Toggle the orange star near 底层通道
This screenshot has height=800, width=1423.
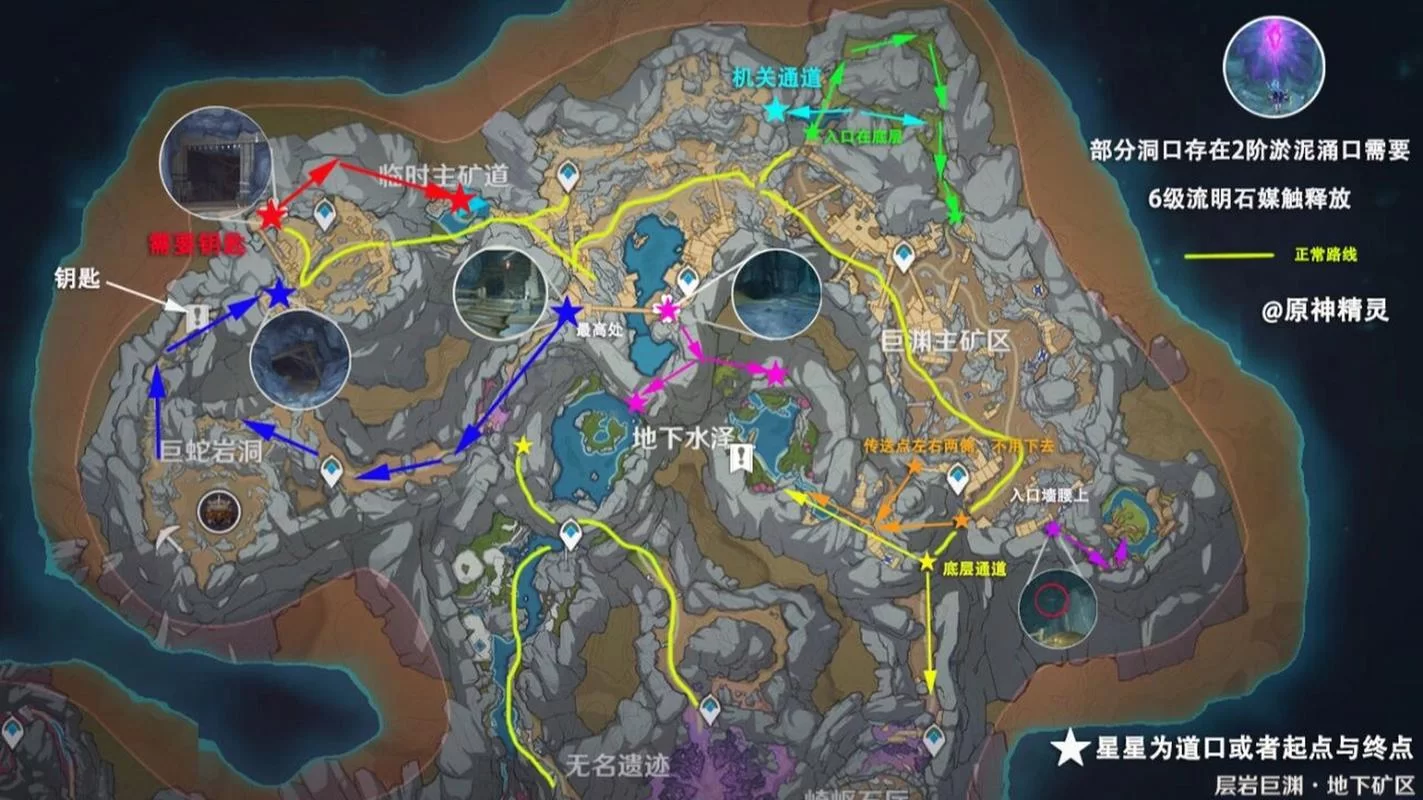click(x=961, y=520)
